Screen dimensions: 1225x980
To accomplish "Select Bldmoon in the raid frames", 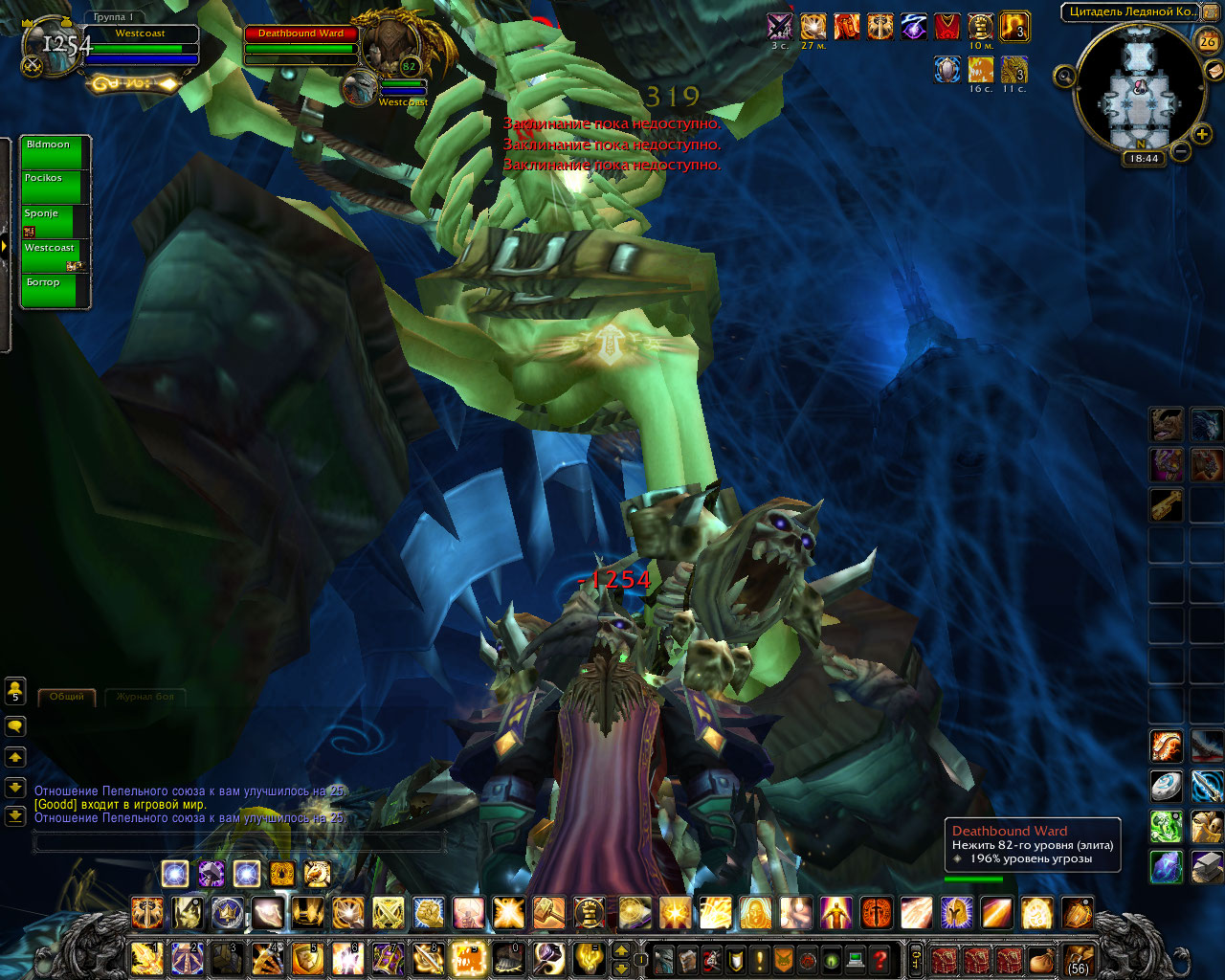I will pos(55,152).
